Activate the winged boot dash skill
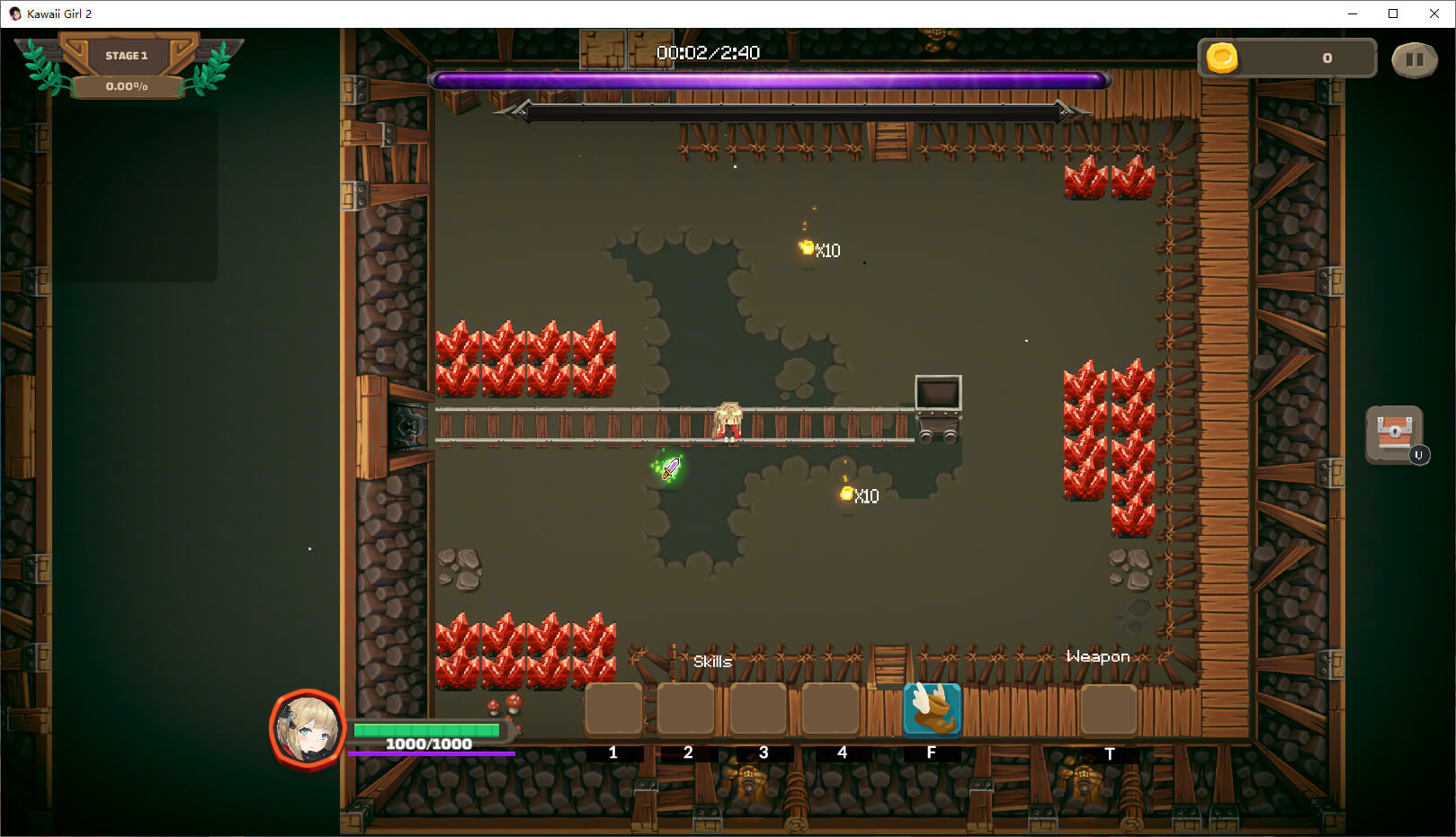The height and width of the screenshot is (837, 1456). (x=932, y=709)
